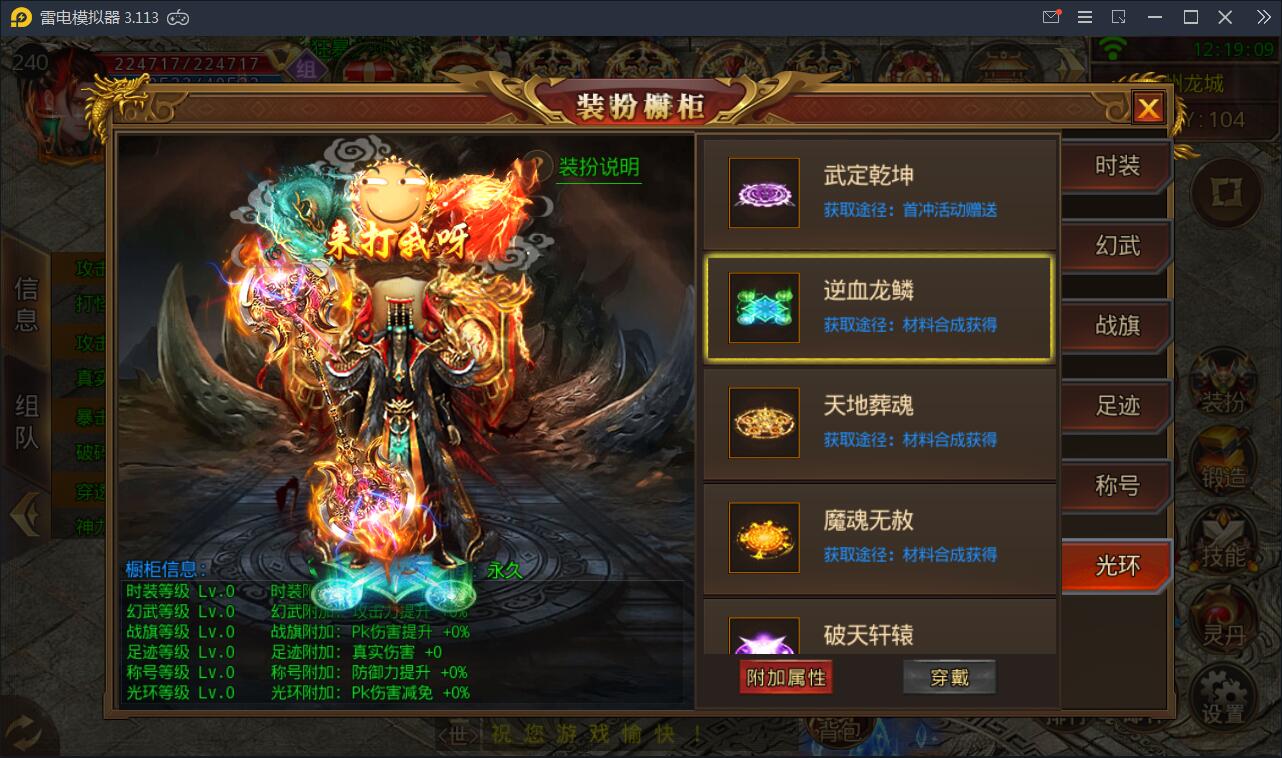Screen dimensions: 1282x758
Task: Click the 附加属性 button
Action: coord(786,676)
